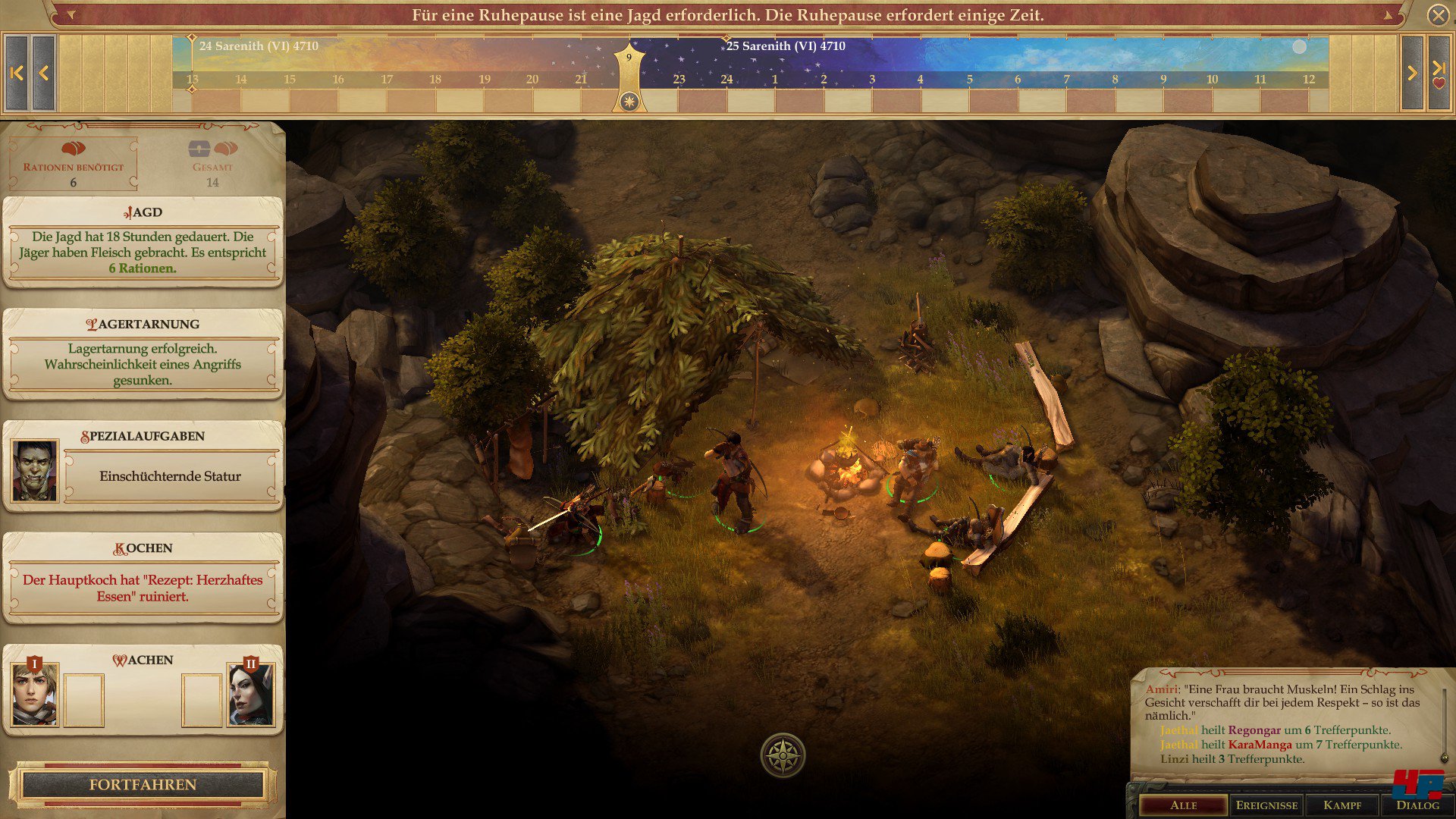Screen dimensions: 1456x819
Task: Advance the timeline forward one step
Action: point(1412,73)
